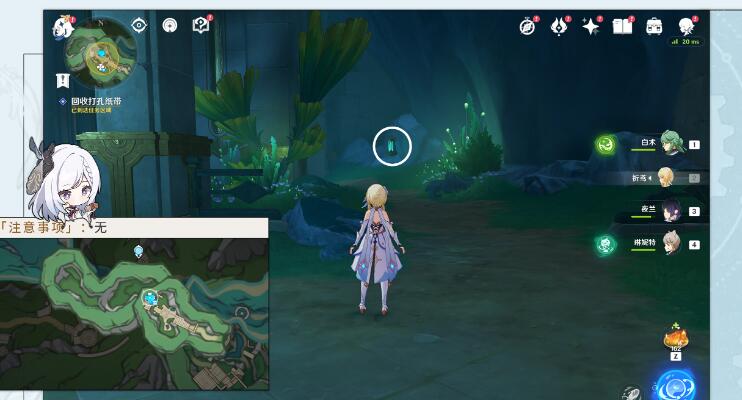Switch to party member 白术
The image size is (742, 400).
(669, 144)
